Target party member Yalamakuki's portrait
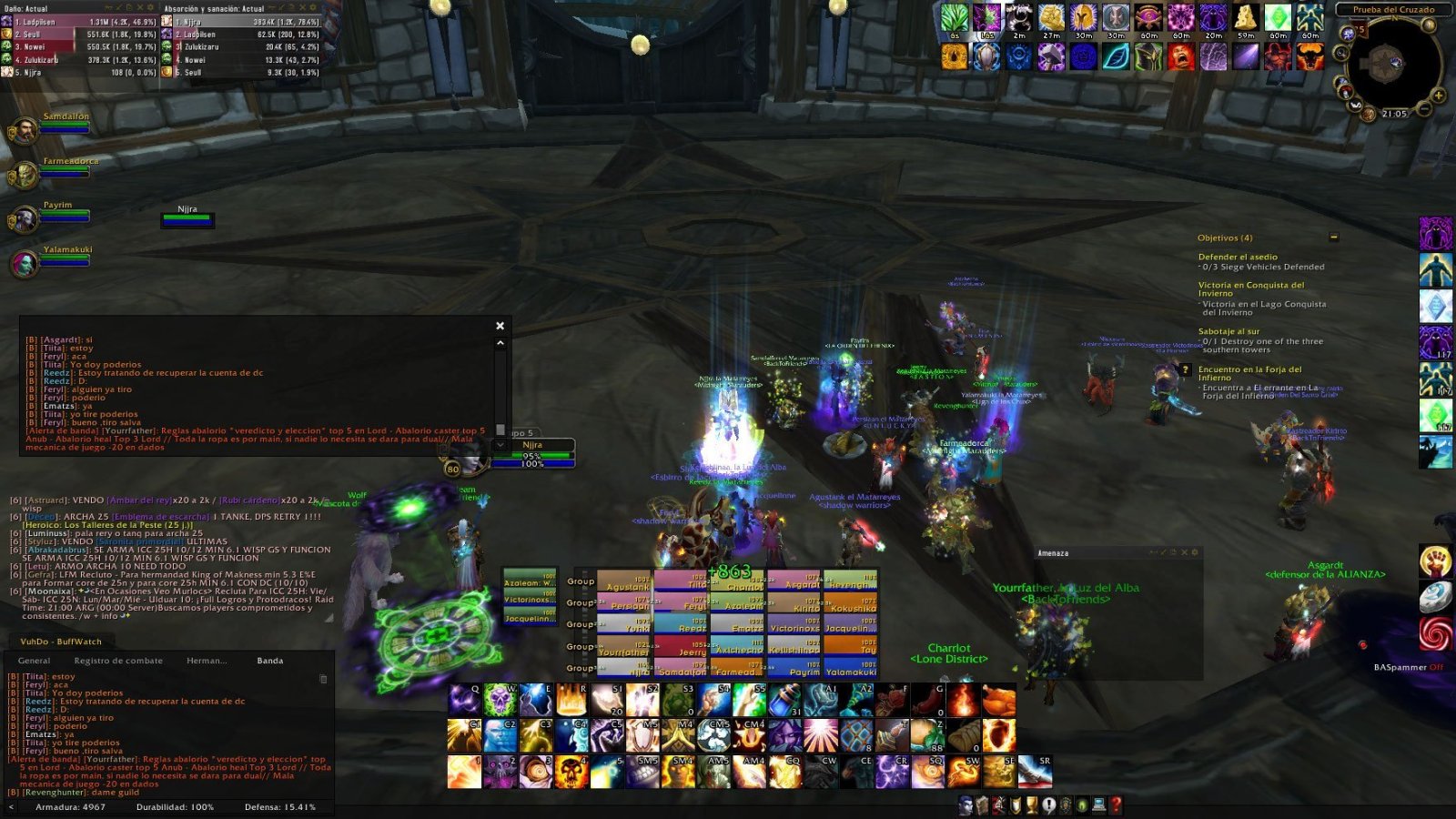The image size is (1456, 819). (x=25, y=263)
